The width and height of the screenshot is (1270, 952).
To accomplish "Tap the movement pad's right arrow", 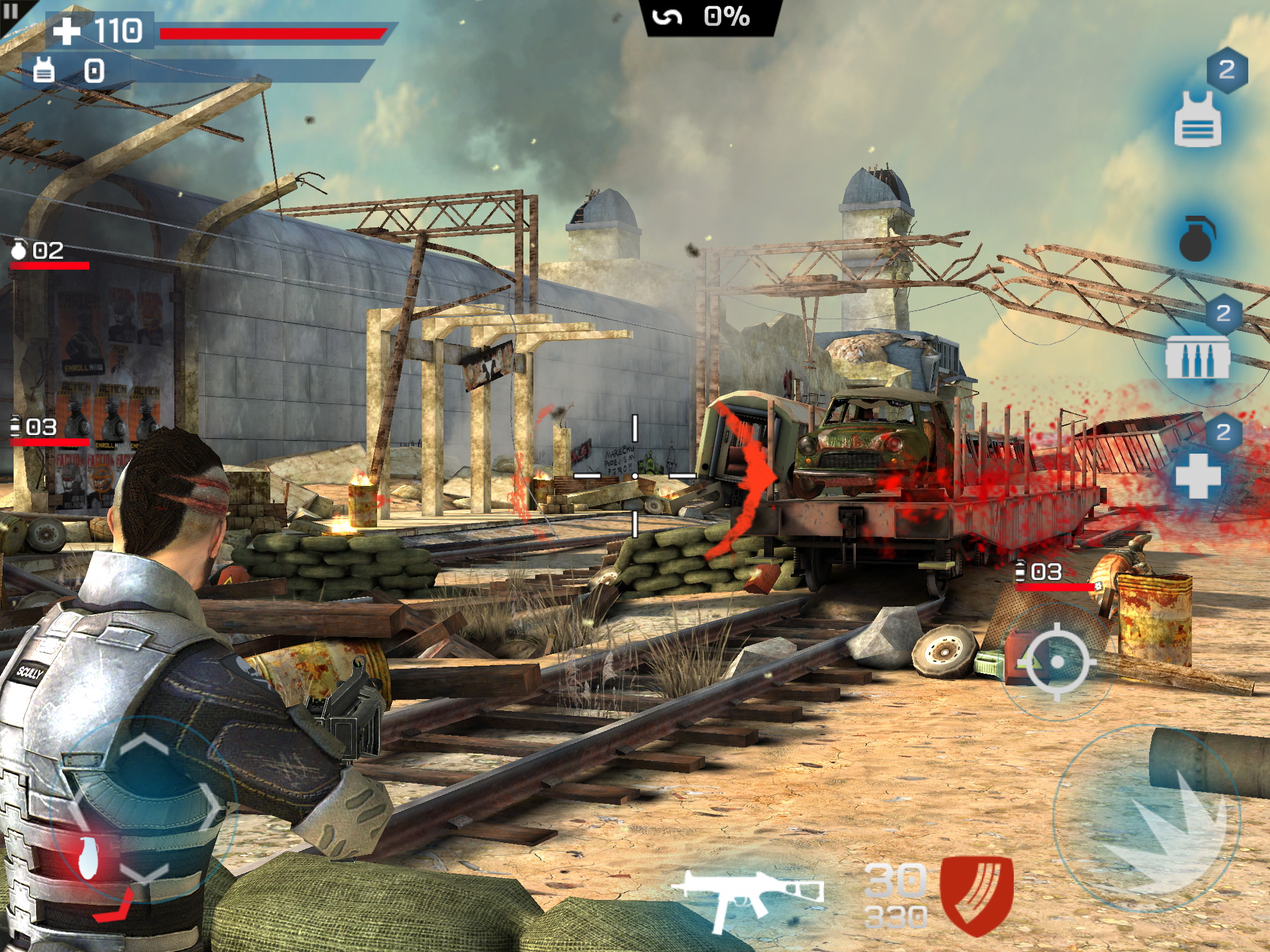I will click(x=214, y=806).
